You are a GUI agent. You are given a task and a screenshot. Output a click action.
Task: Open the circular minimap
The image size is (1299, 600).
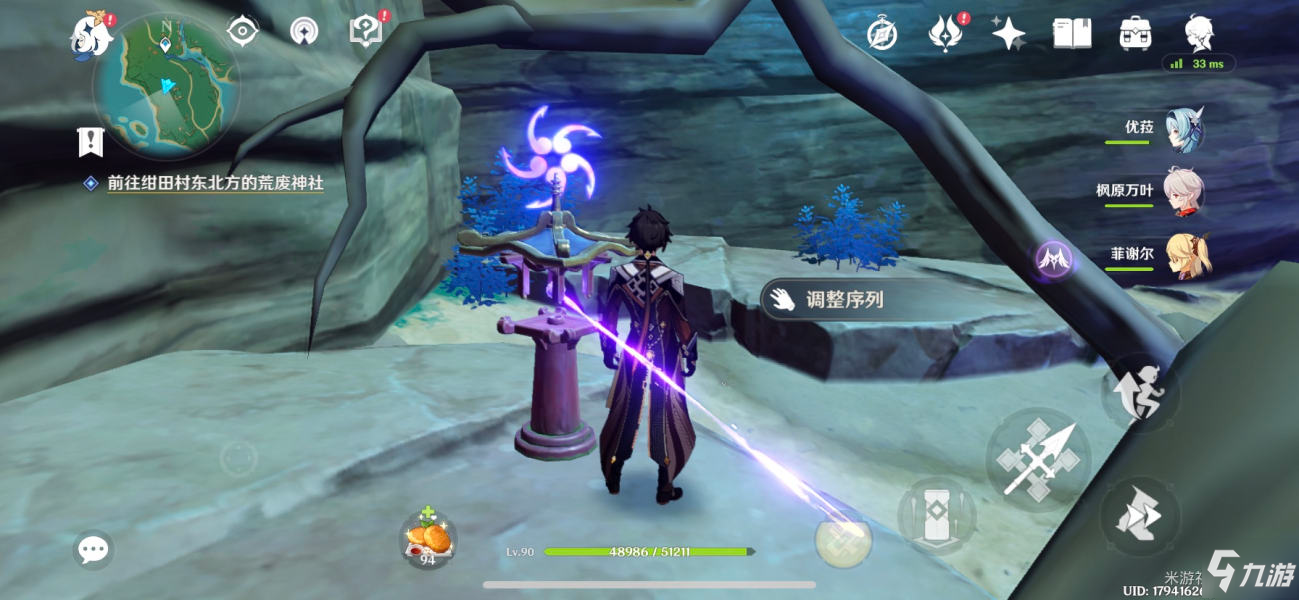(x=166, y=86)
